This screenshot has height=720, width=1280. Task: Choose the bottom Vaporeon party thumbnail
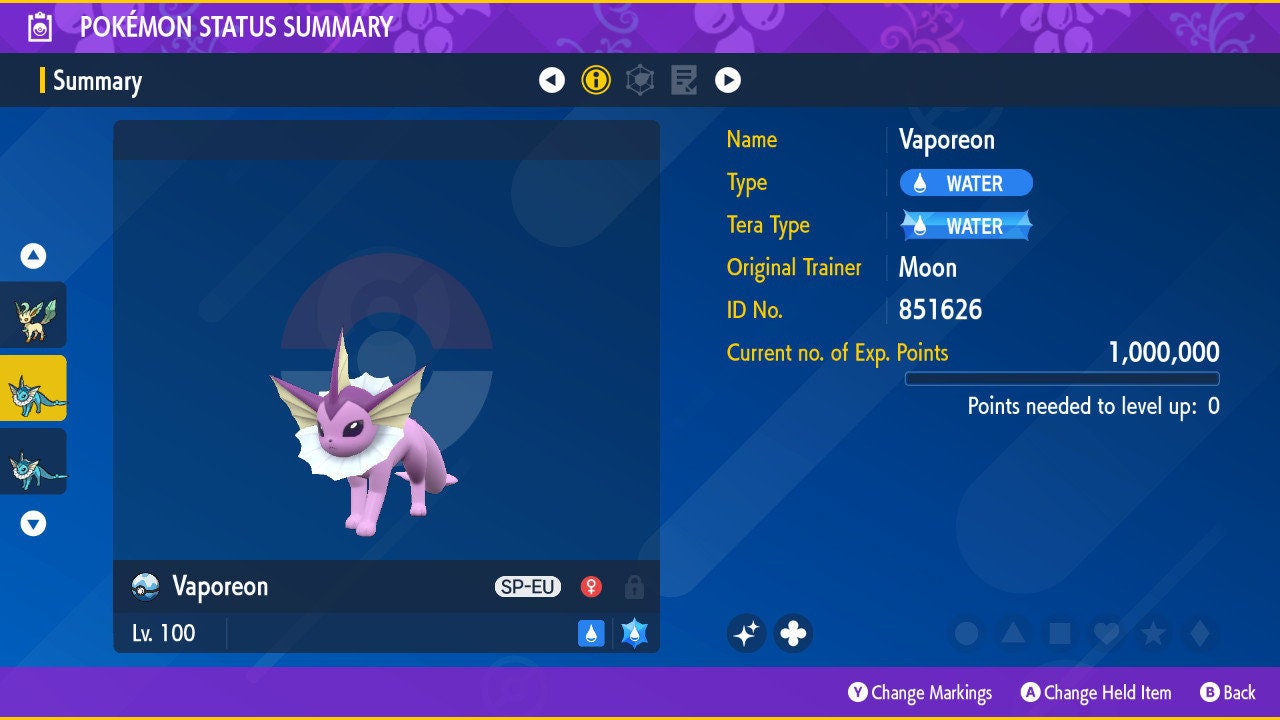click(x=33, y=461)
